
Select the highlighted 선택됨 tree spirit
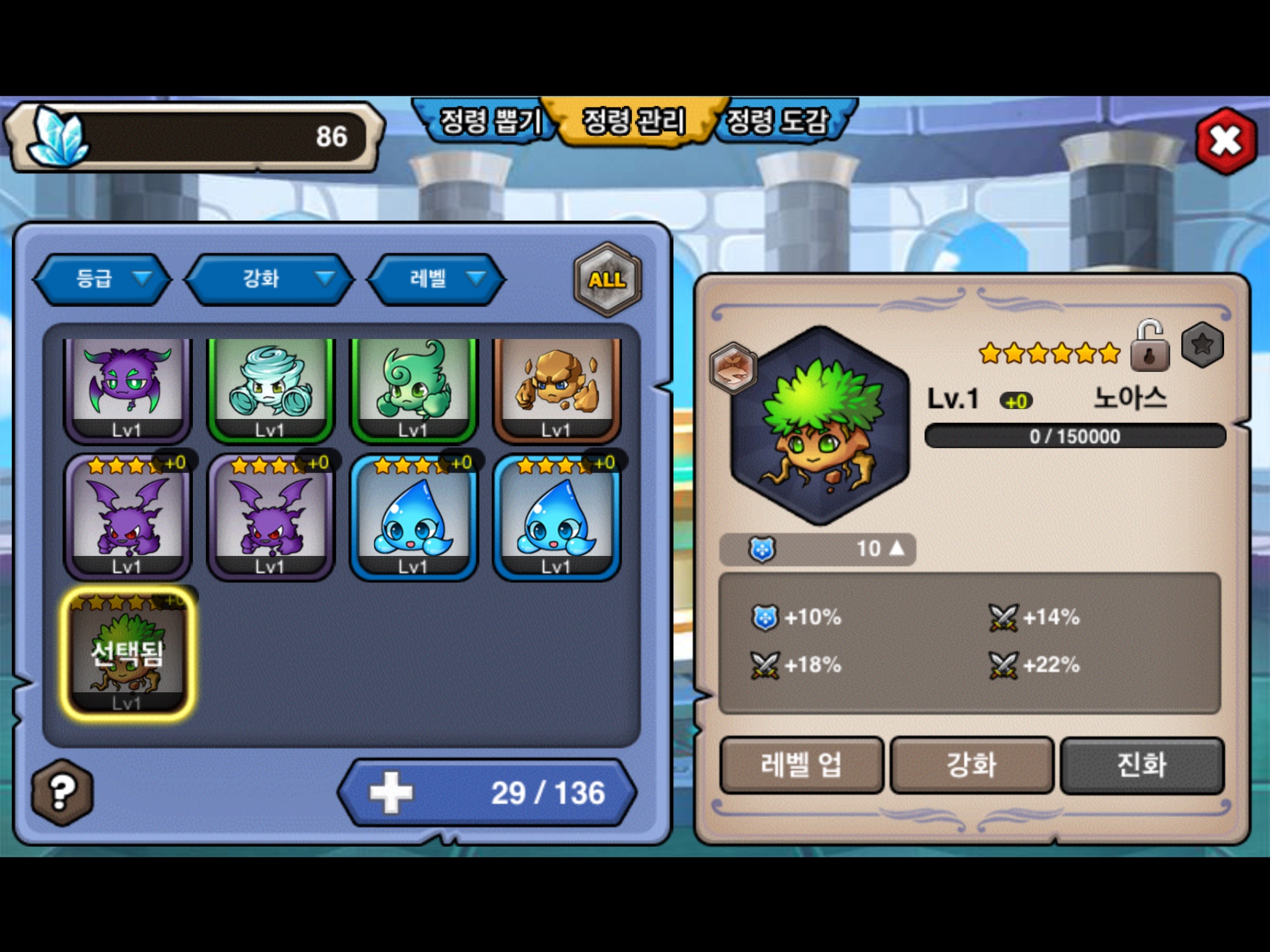[127, 653]
